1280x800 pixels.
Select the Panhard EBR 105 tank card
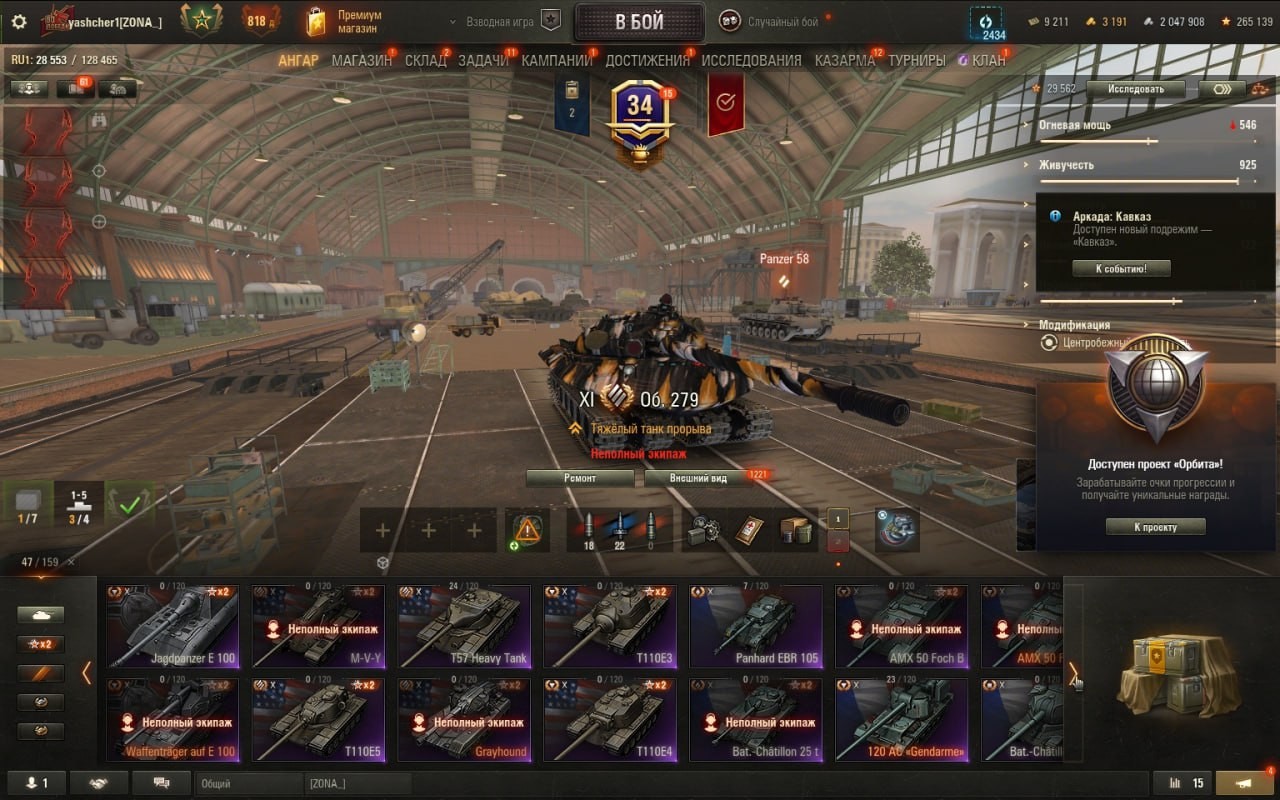point(756,626)
